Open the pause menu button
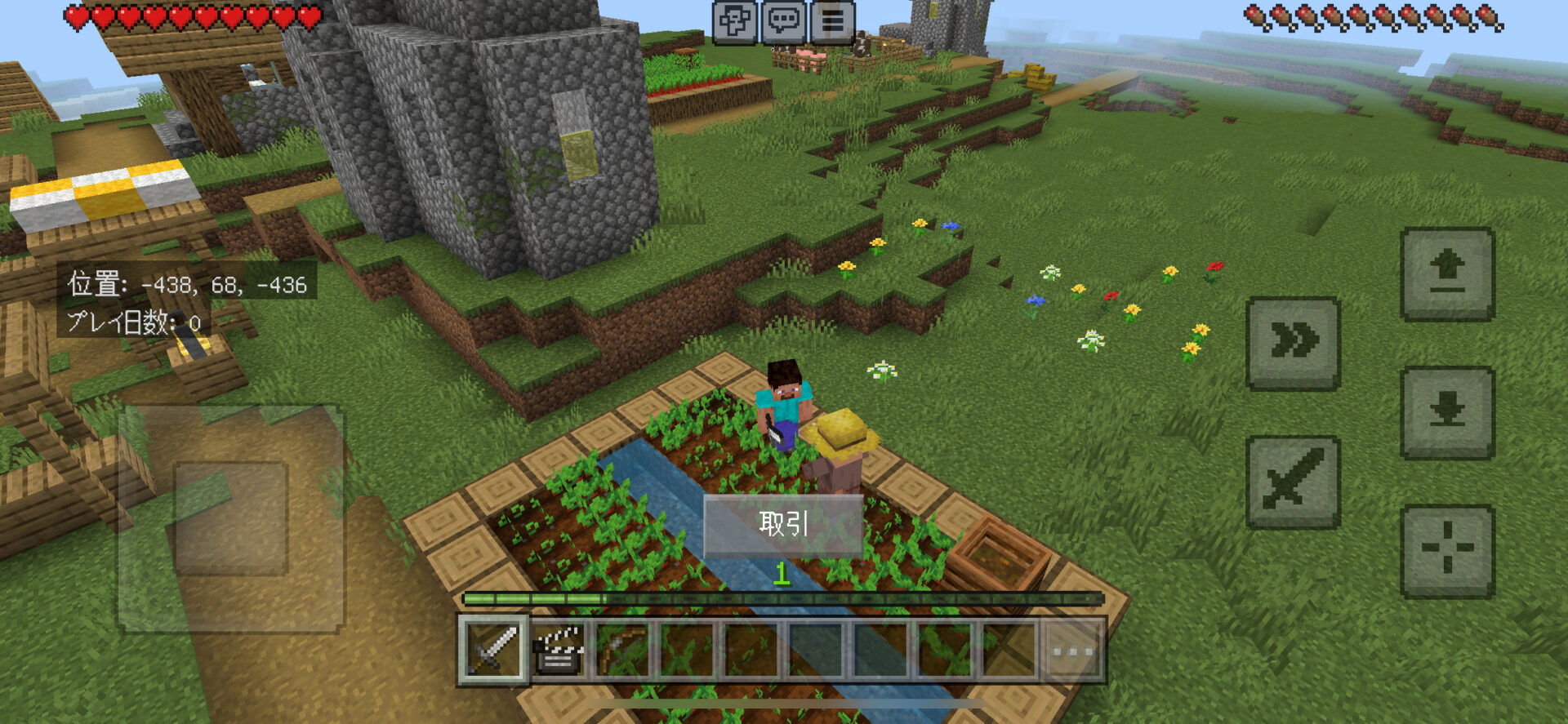The width and height of the screenshot is (1568, 724). click(832, 20)
